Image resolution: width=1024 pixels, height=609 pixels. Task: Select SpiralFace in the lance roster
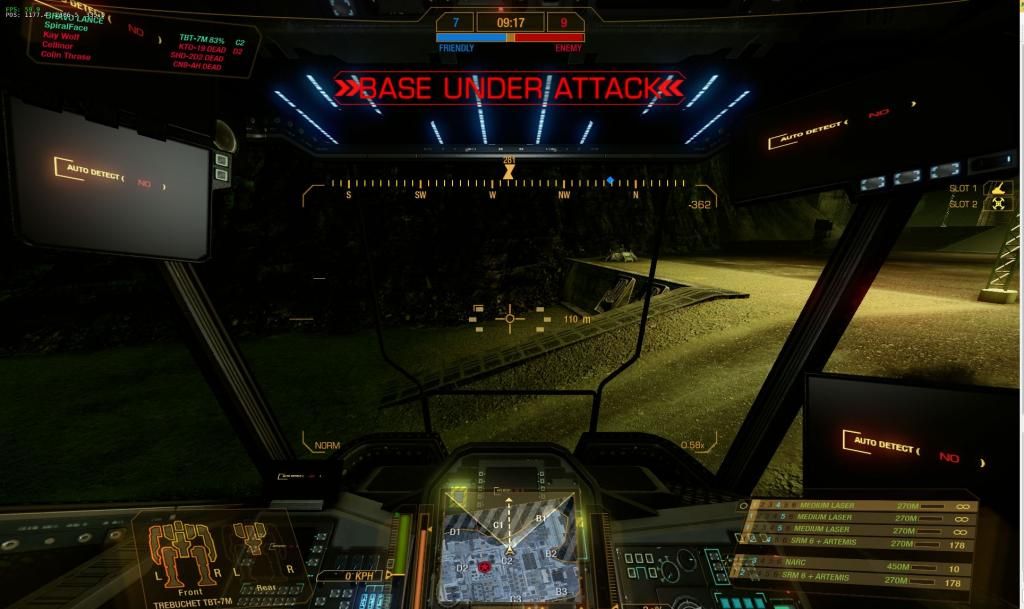(65, 27)
